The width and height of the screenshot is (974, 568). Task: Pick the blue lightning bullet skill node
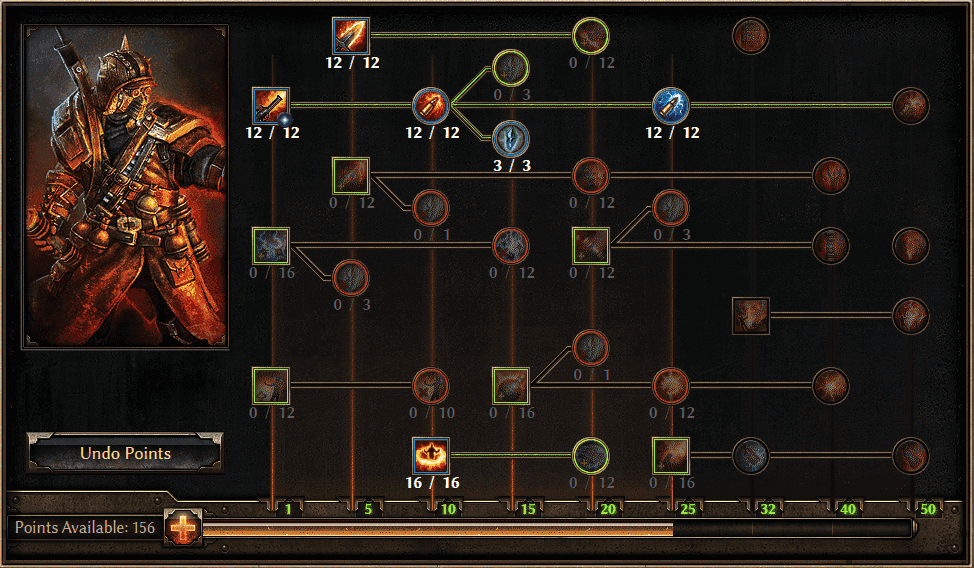[x=671, y=104]
